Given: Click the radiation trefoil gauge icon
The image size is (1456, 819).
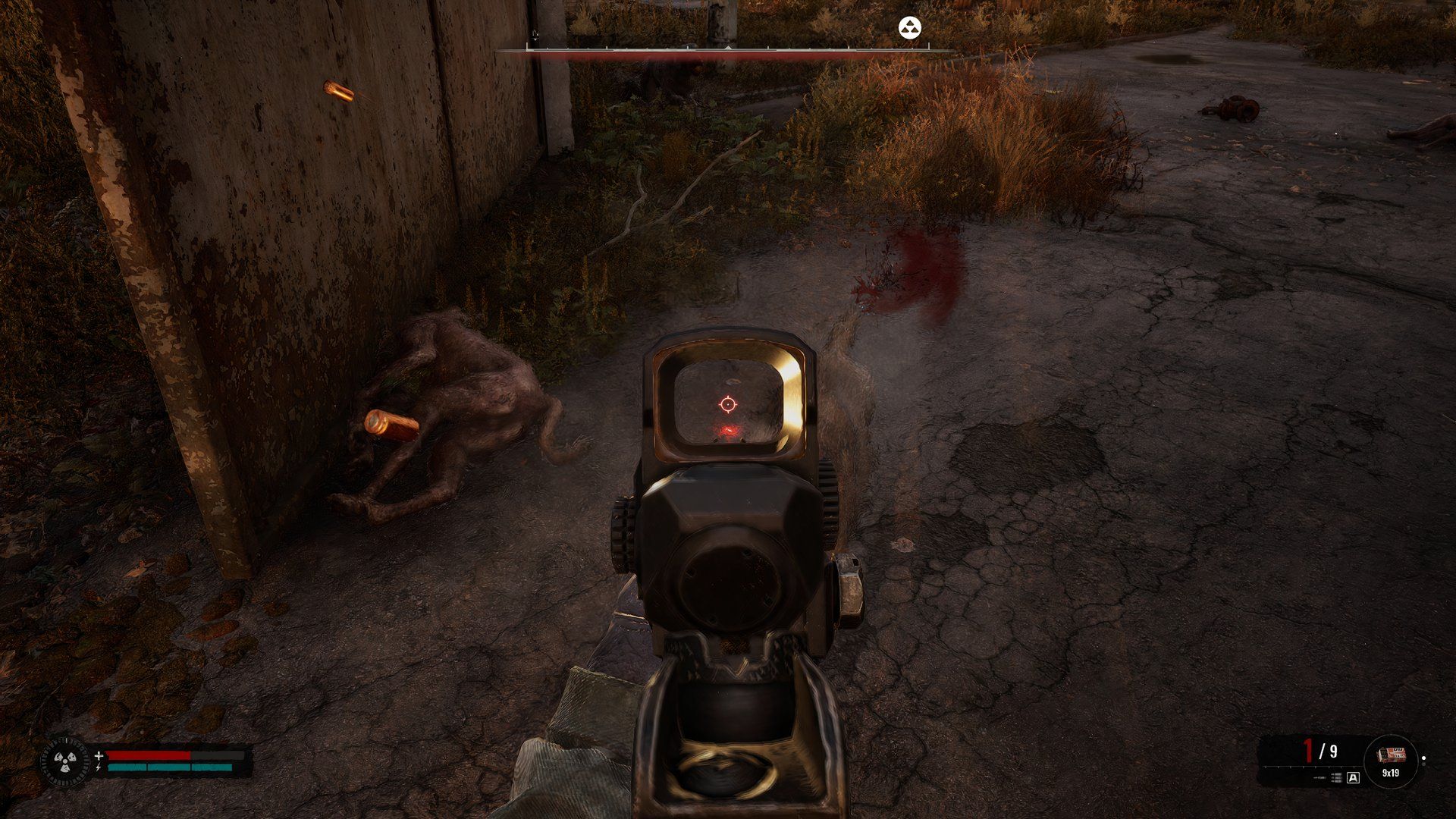Looking at the screenshot, I should [x=64, y=762].
